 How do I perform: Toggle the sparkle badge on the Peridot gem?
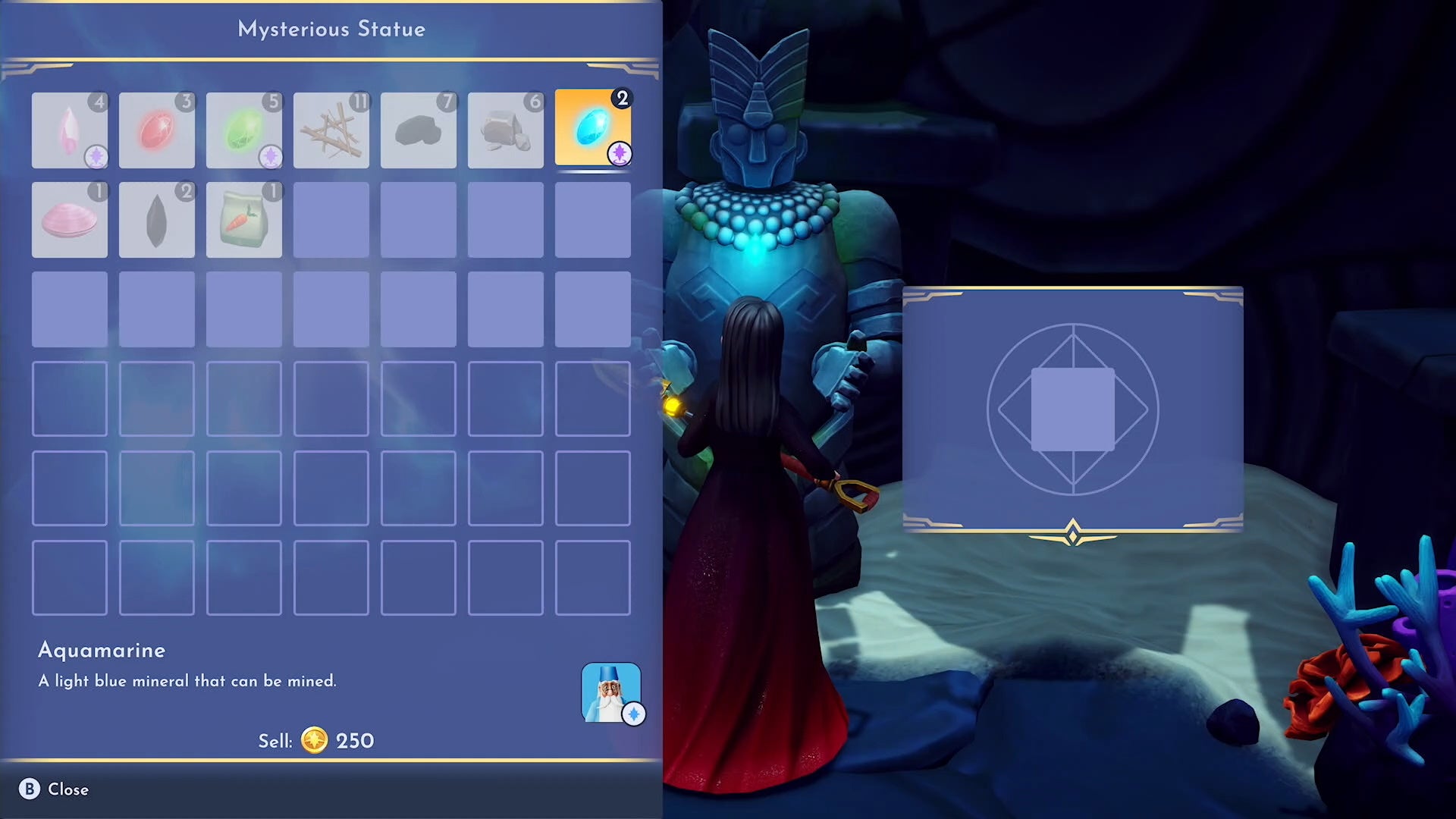click(270, 155)
